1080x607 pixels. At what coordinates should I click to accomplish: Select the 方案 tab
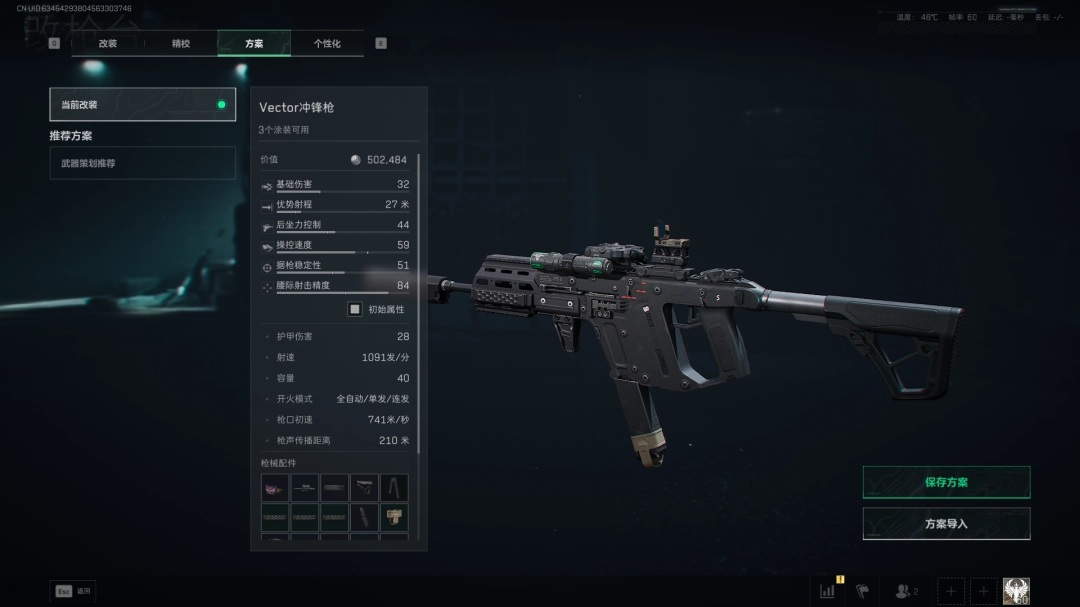coord(254,44)
